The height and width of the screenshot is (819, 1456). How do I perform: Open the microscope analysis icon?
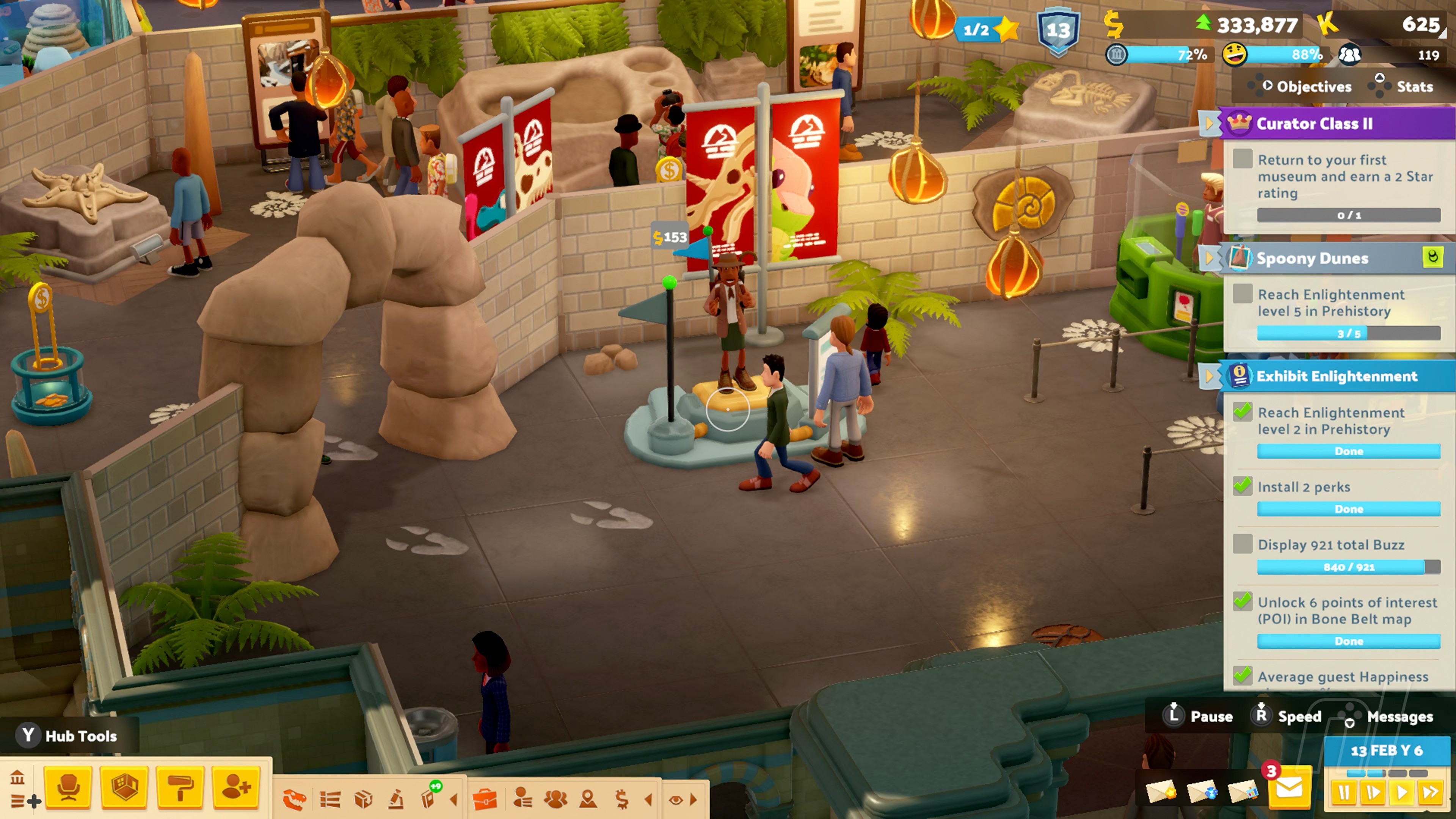pyautogui.click(x=396, y=799)
